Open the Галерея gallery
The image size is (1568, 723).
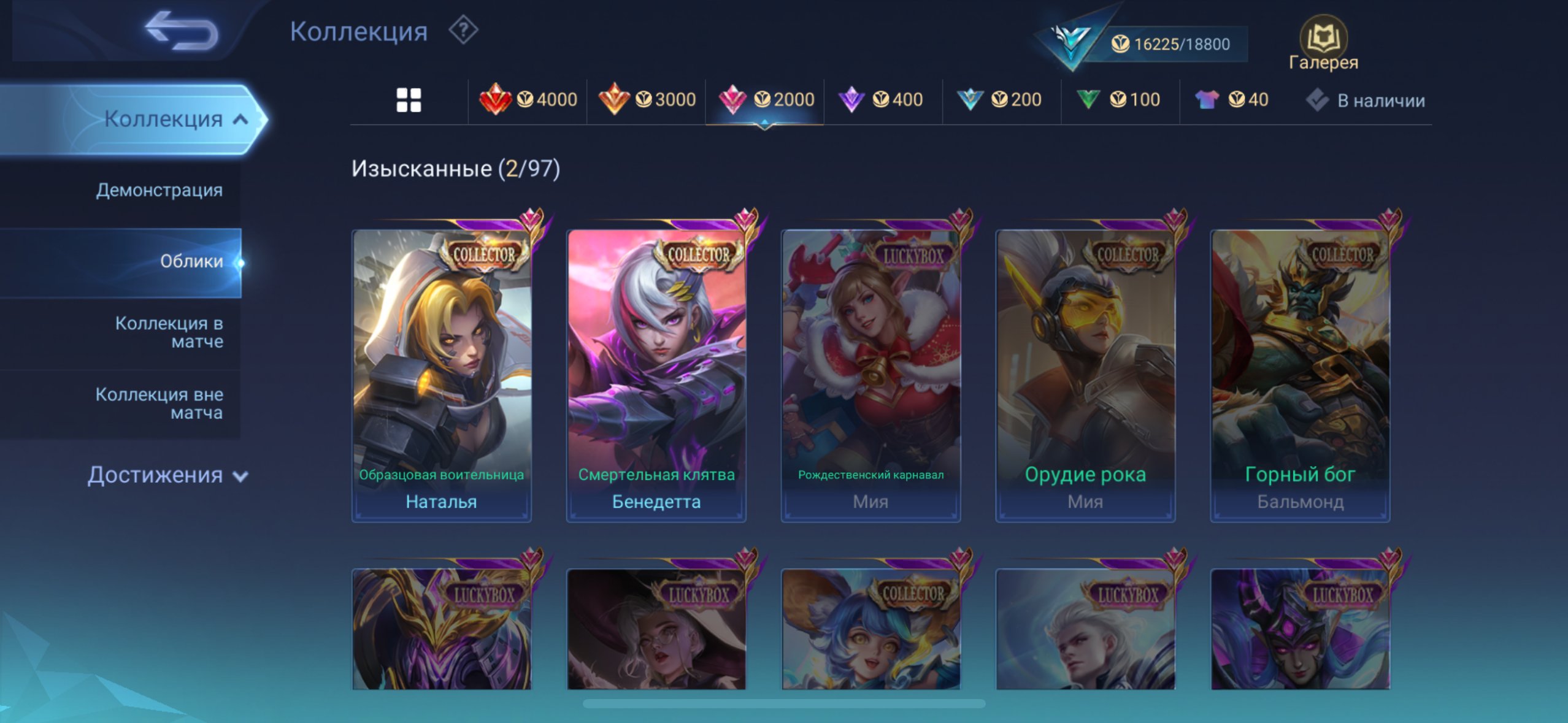(1323, 44)
